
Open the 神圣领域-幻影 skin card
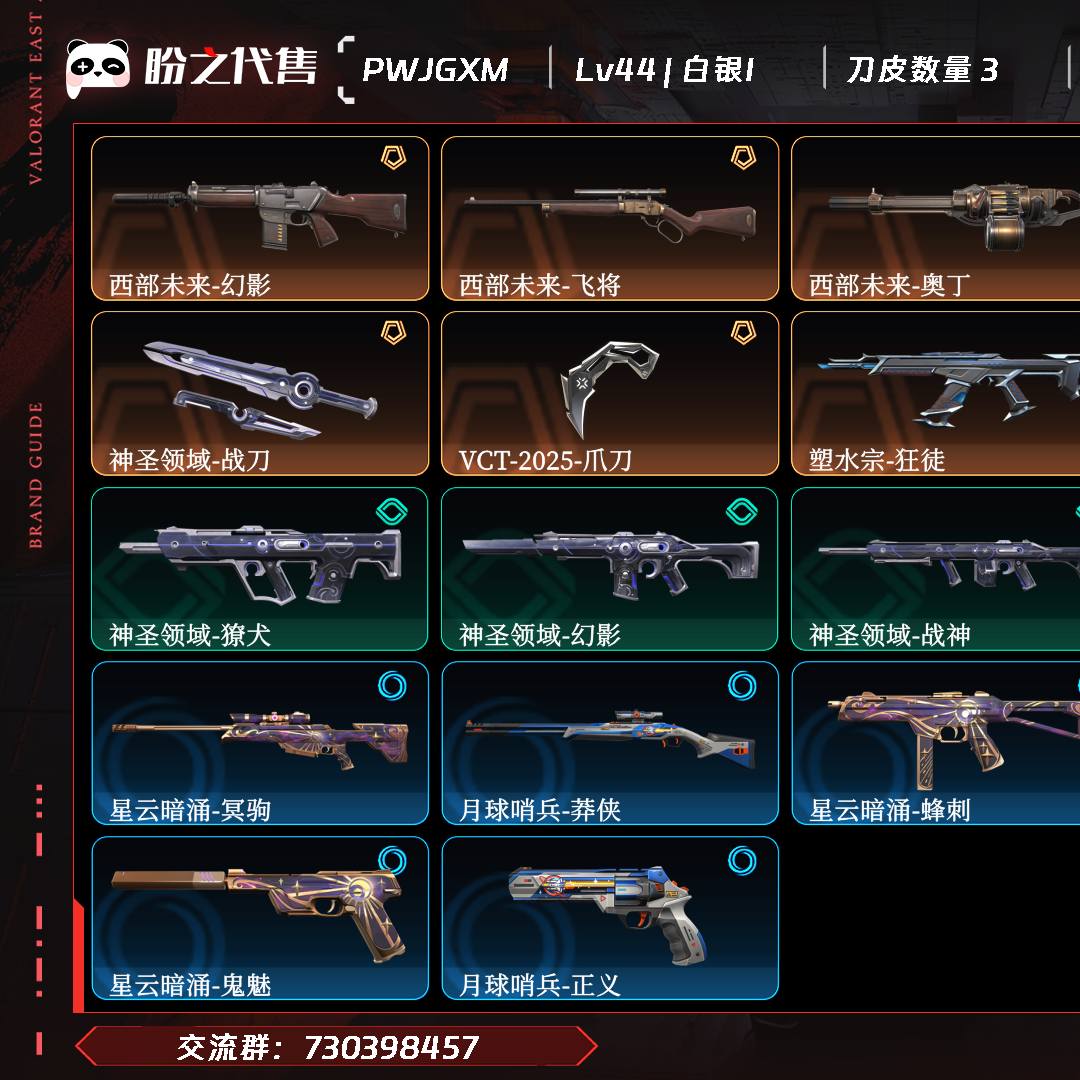tap(610, 568)
